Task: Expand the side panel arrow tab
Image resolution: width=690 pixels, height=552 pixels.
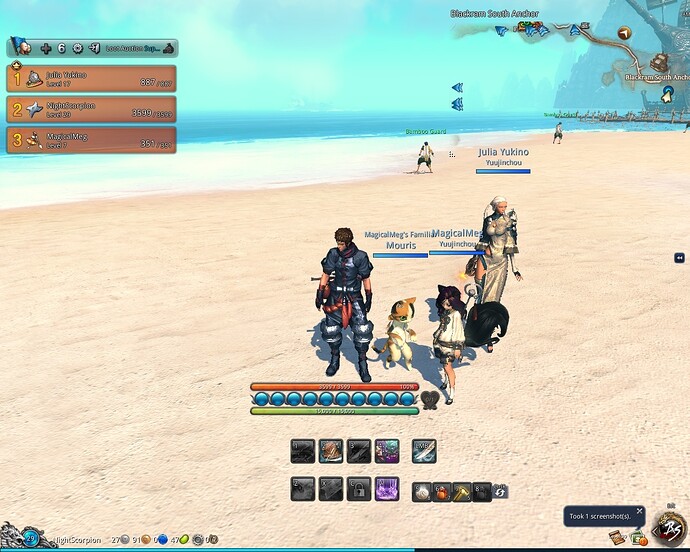Action: (x=680, y=258)
